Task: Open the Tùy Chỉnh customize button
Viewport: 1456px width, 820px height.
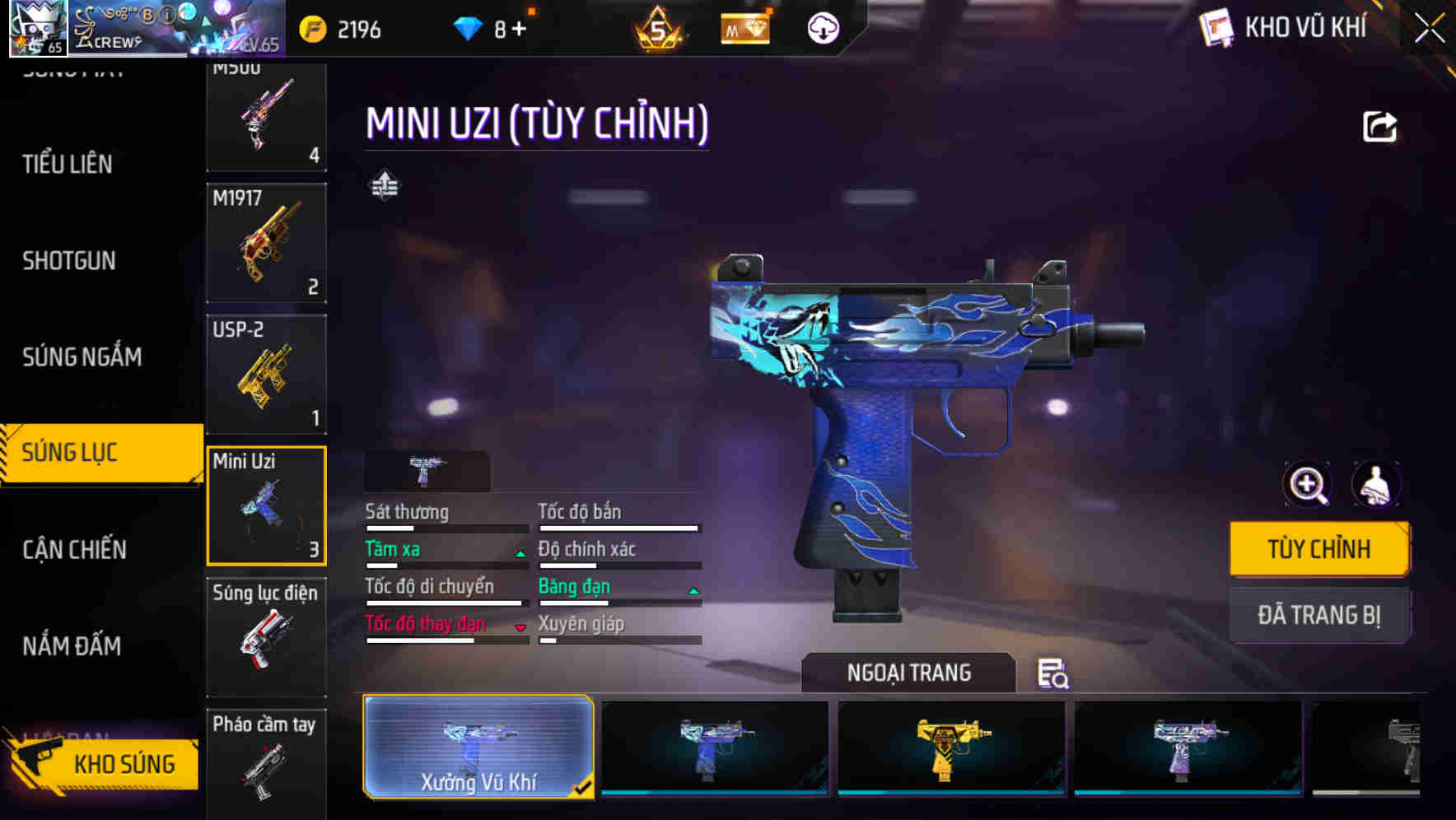Action: point(1318,549)
